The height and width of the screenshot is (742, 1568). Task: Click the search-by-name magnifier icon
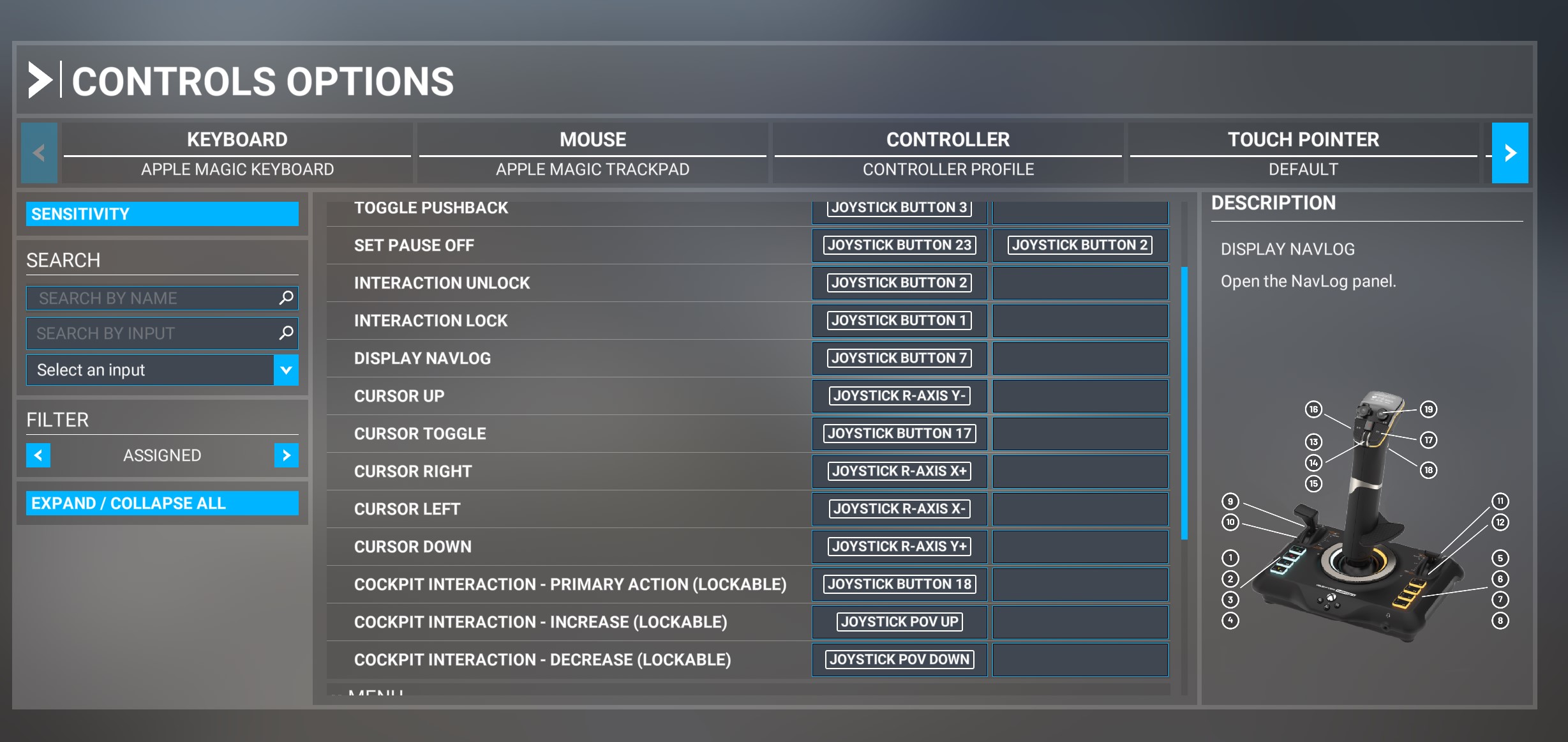pyautogui.click(x=286, y=298)
